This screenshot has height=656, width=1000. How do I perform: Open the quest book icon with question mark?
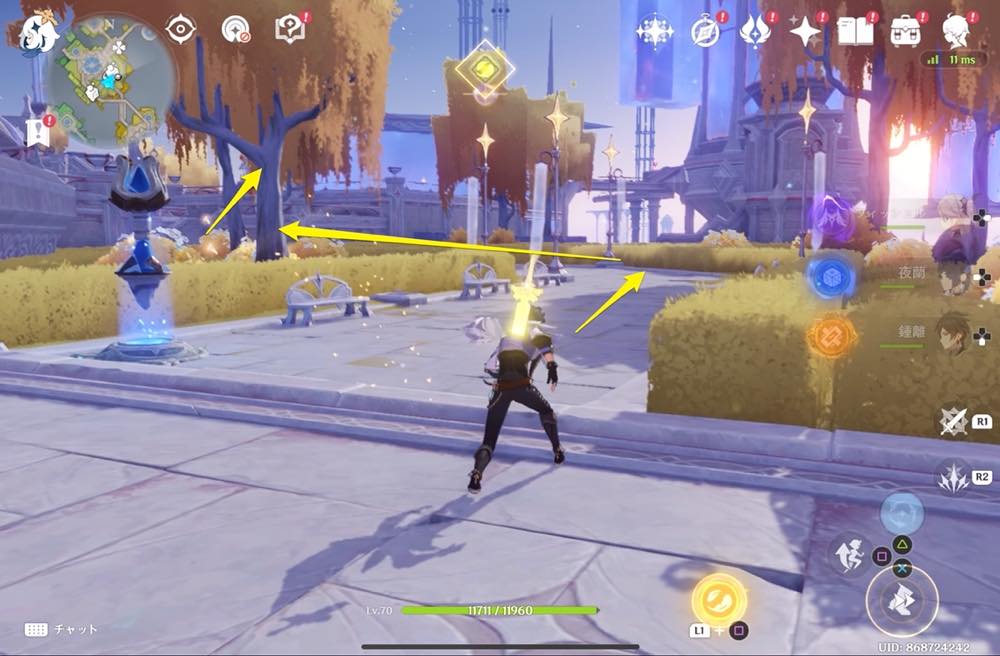[290, 30]
